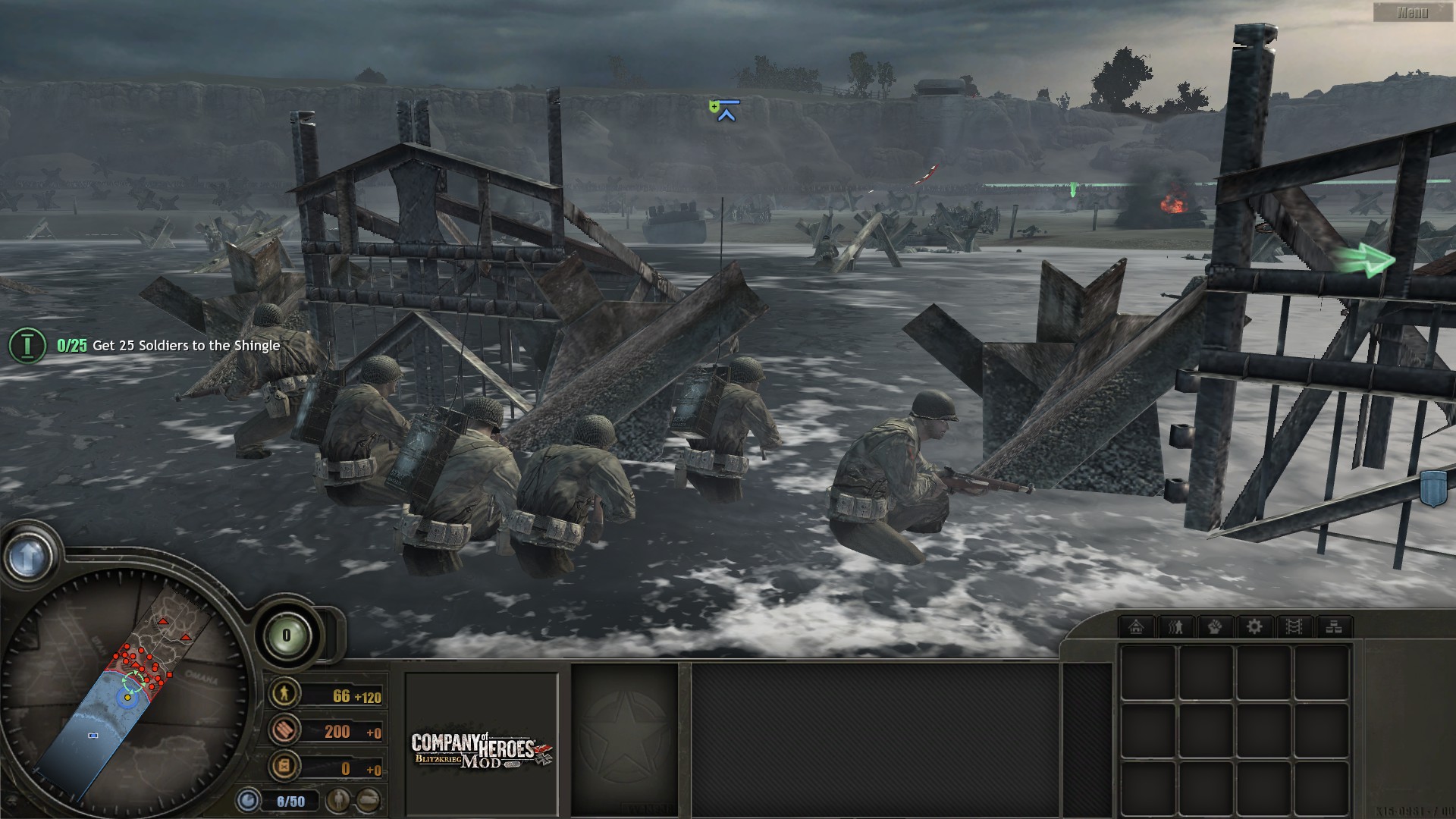1456x819 pixels.
Task: Open the fist ability command tab
Action: coord(1215,627)
